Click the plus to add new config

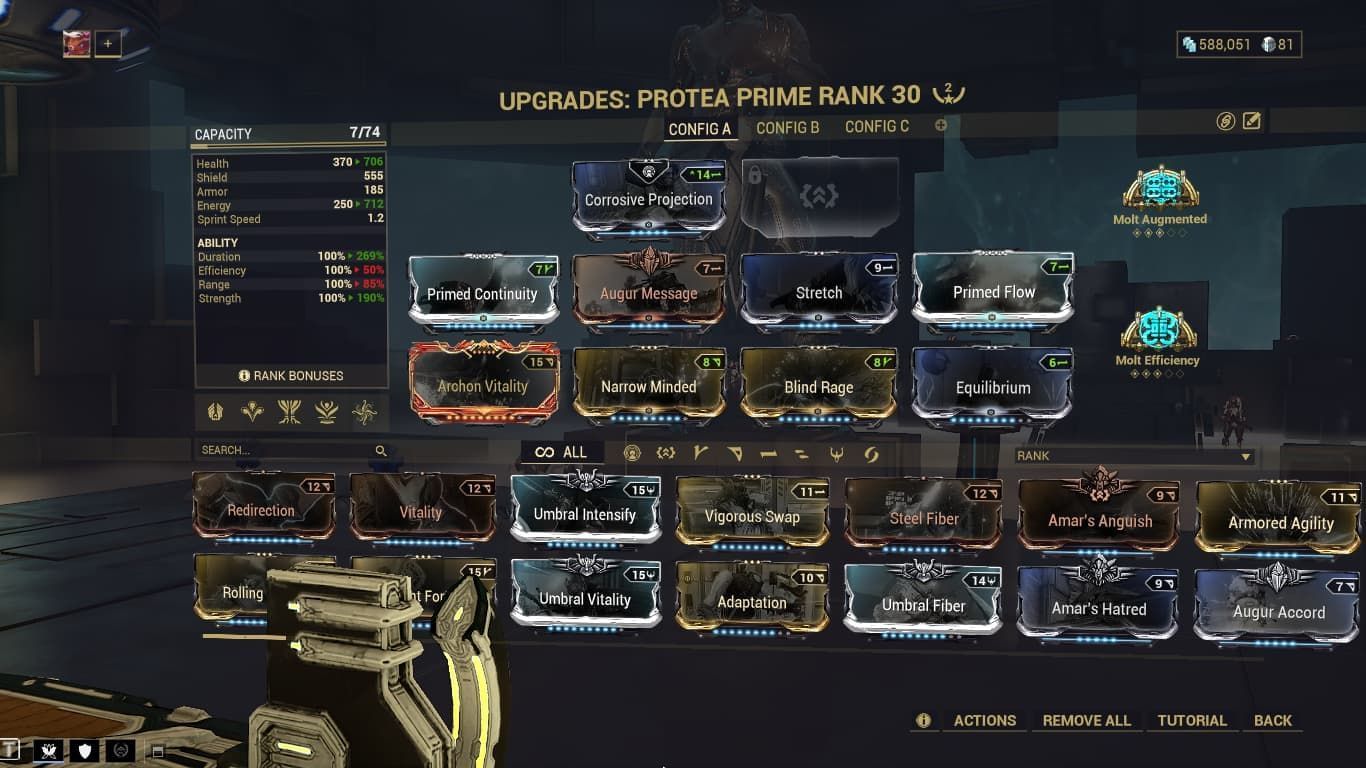pos(940,125)
